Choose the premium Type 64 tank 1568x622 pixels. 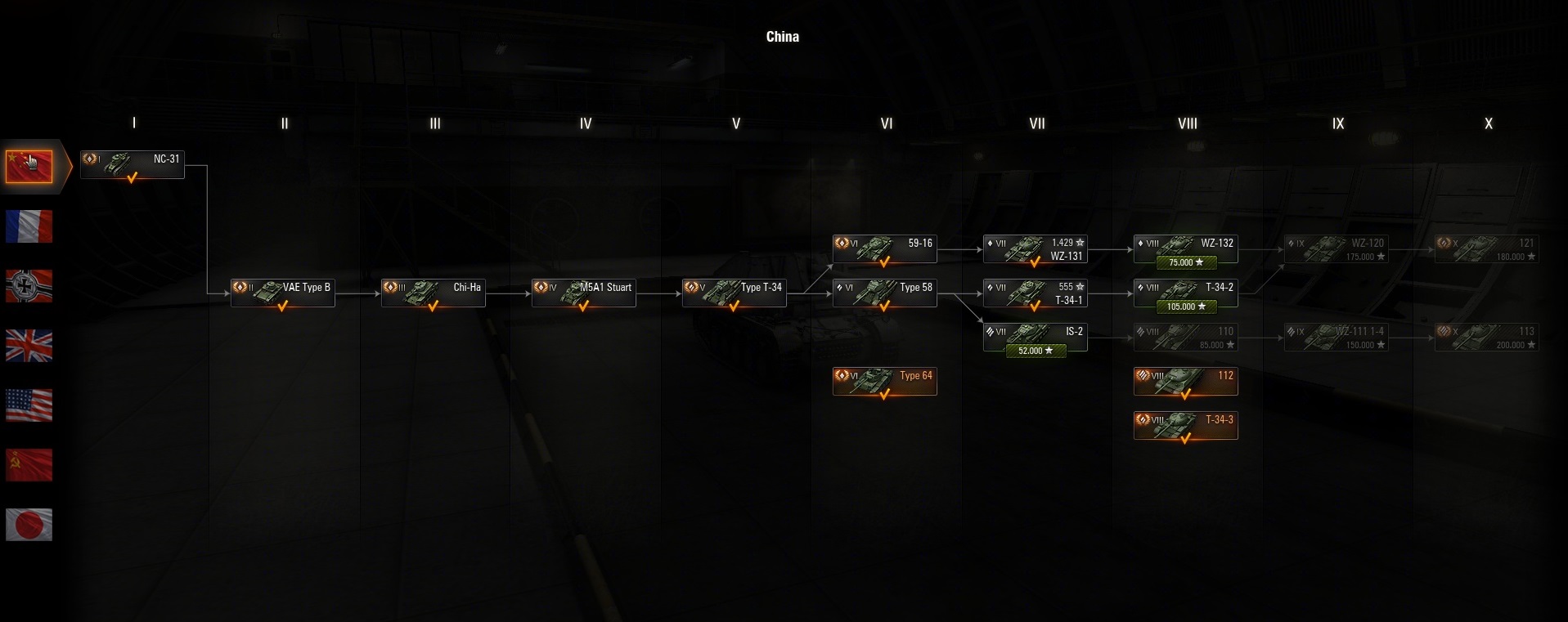click(x=885, y=381)
